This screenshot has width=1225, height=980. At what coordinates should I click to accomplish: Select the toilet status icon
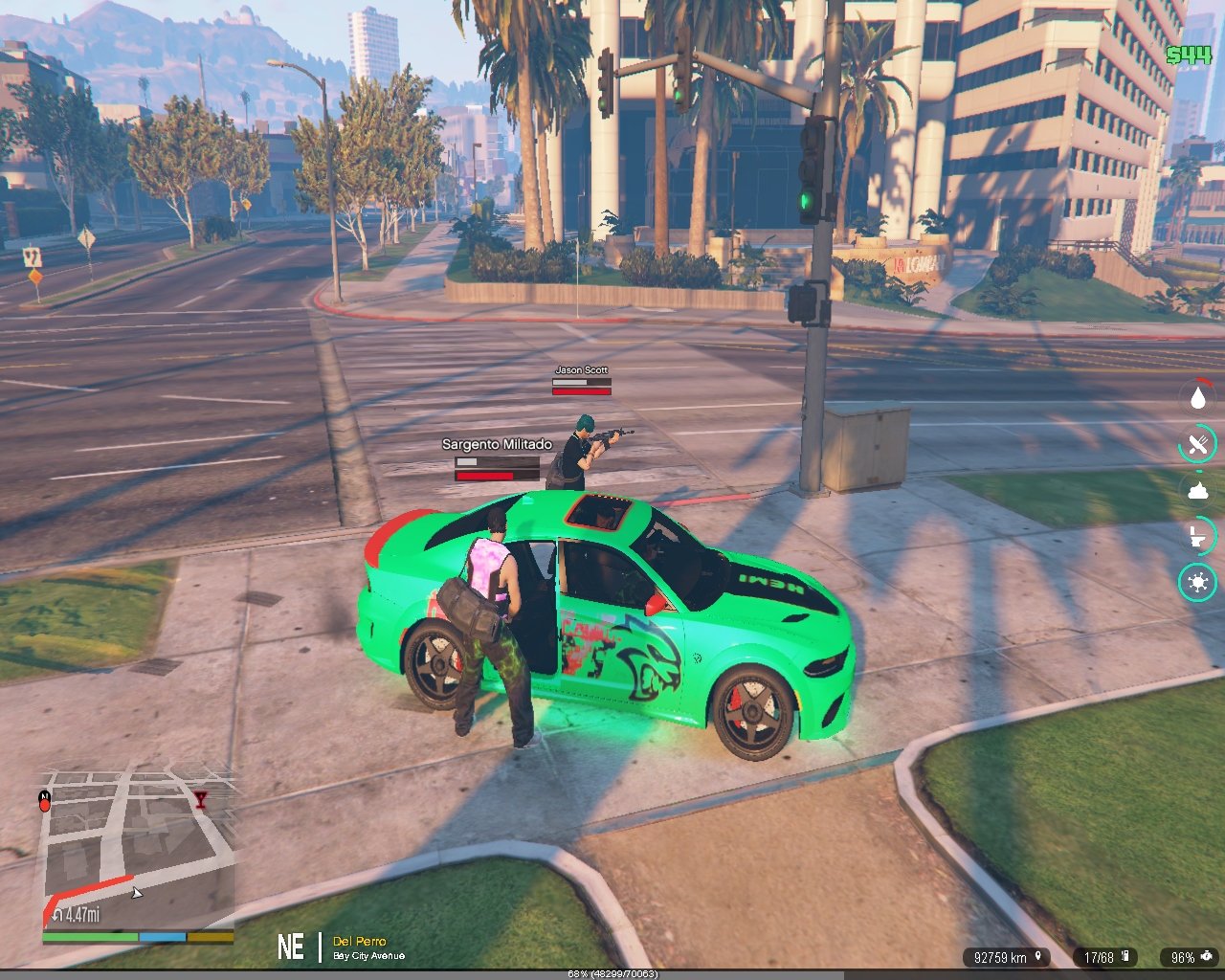pos(1197,536)
